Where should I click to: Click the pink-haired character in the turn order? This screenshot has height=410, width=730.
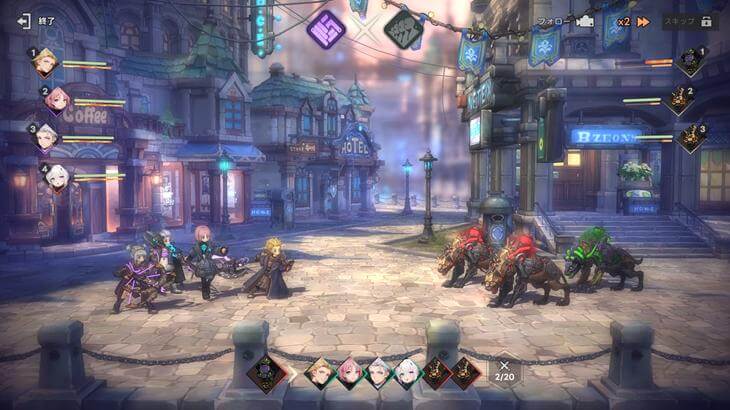(350, 372)
